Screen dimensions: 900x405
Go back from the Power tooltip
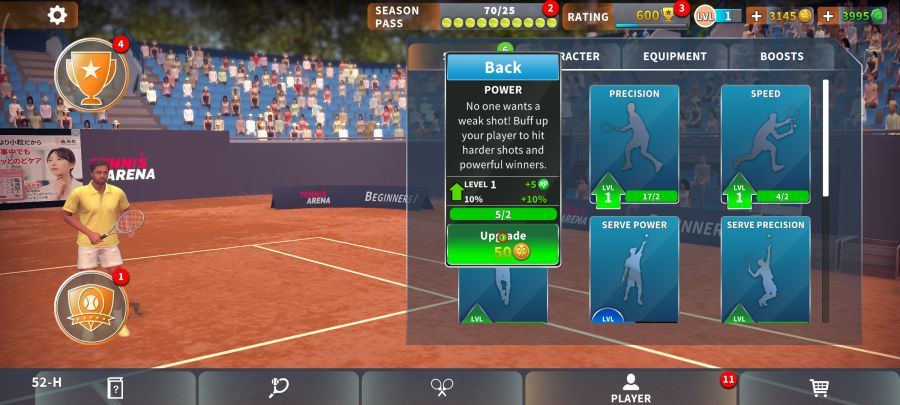[x=503, y=67]
